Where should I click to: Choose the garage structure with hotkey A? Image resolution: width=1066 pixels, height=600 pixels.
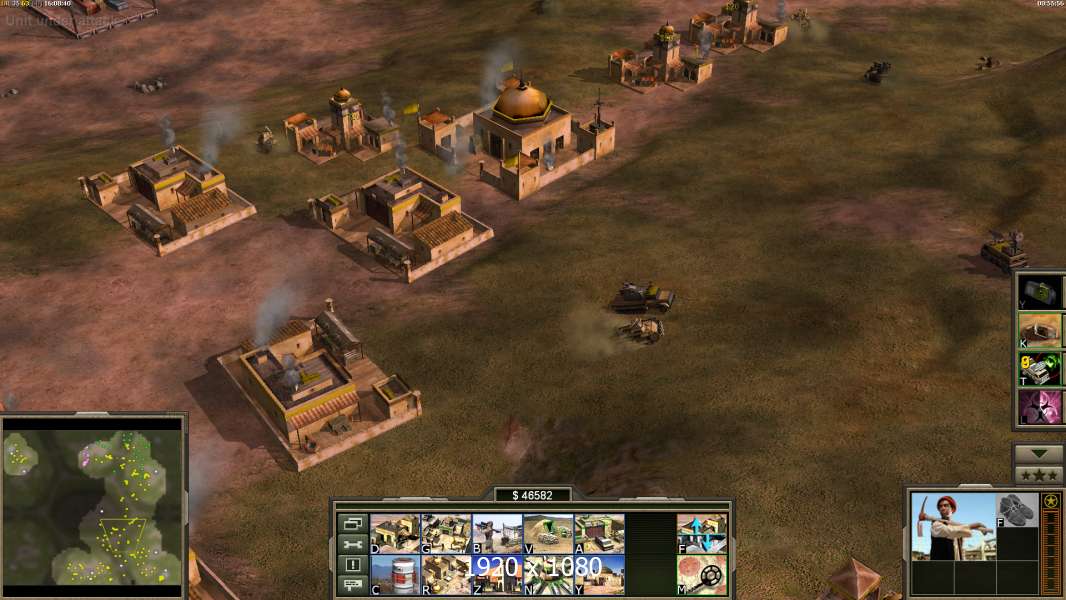pos(599,534)
